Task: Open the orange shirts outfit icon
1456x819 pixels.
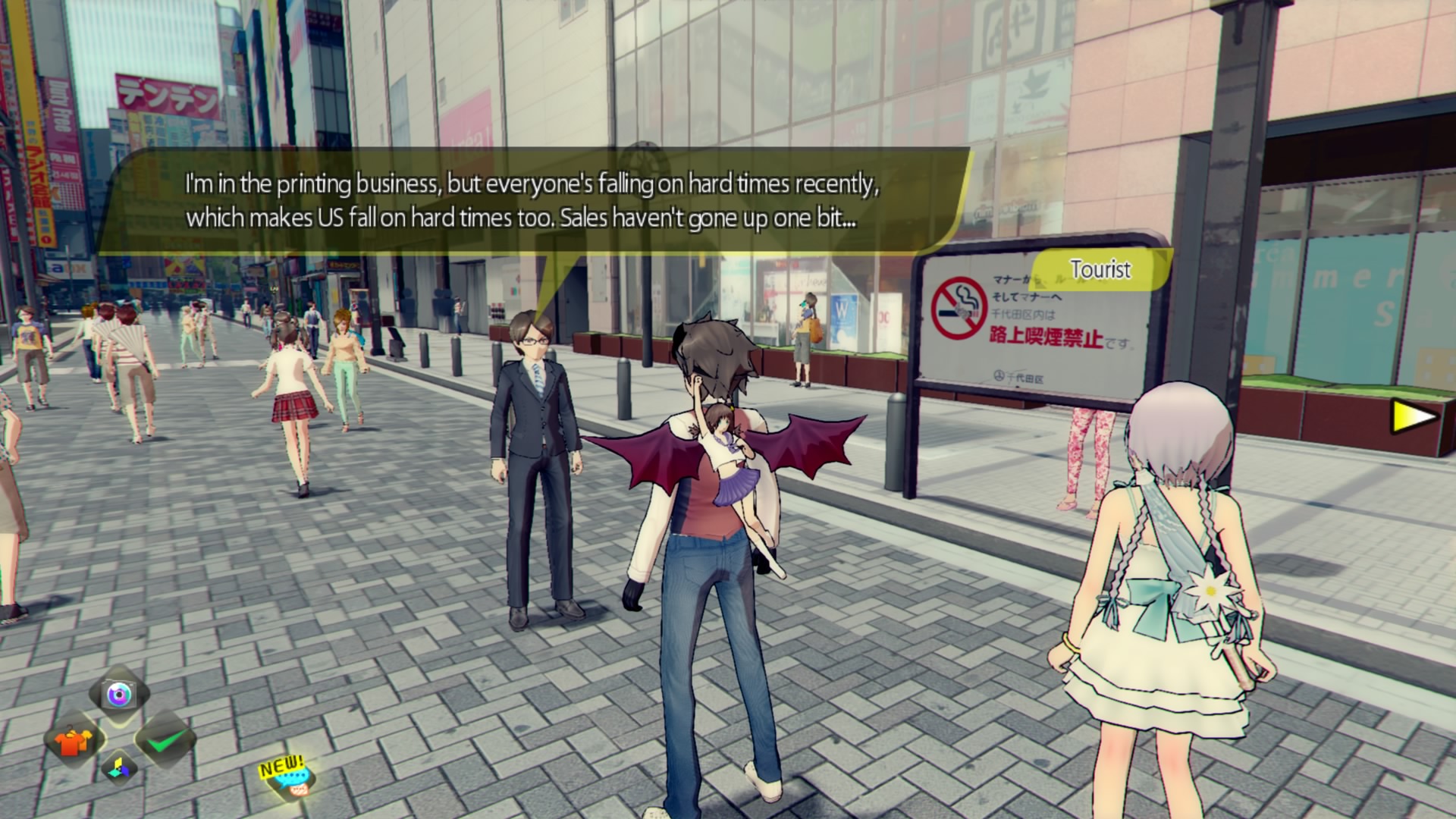Action: pyautogui.click(x=74, y=741)
